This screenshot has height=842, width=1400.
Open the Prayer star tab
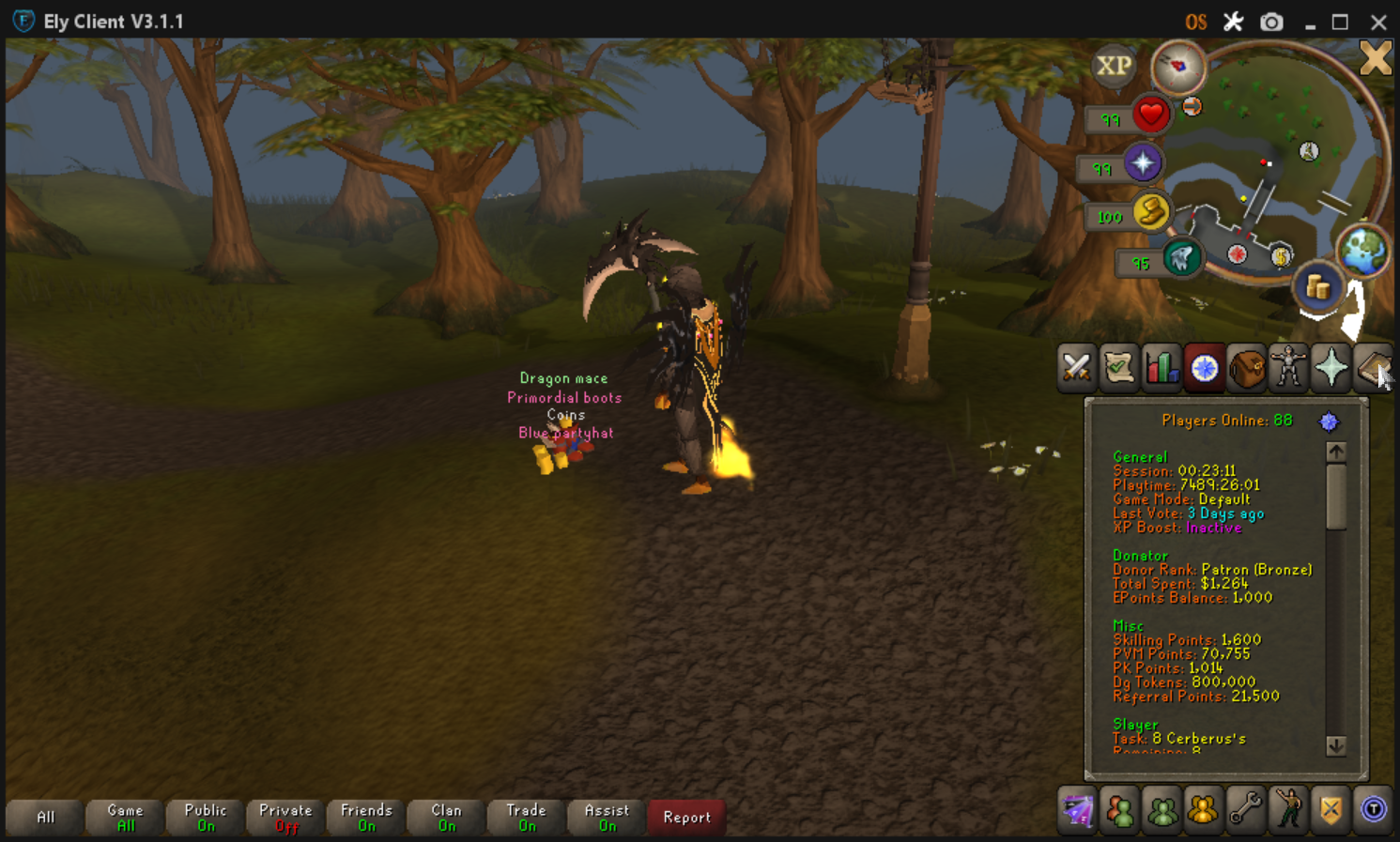(1331, 367)
